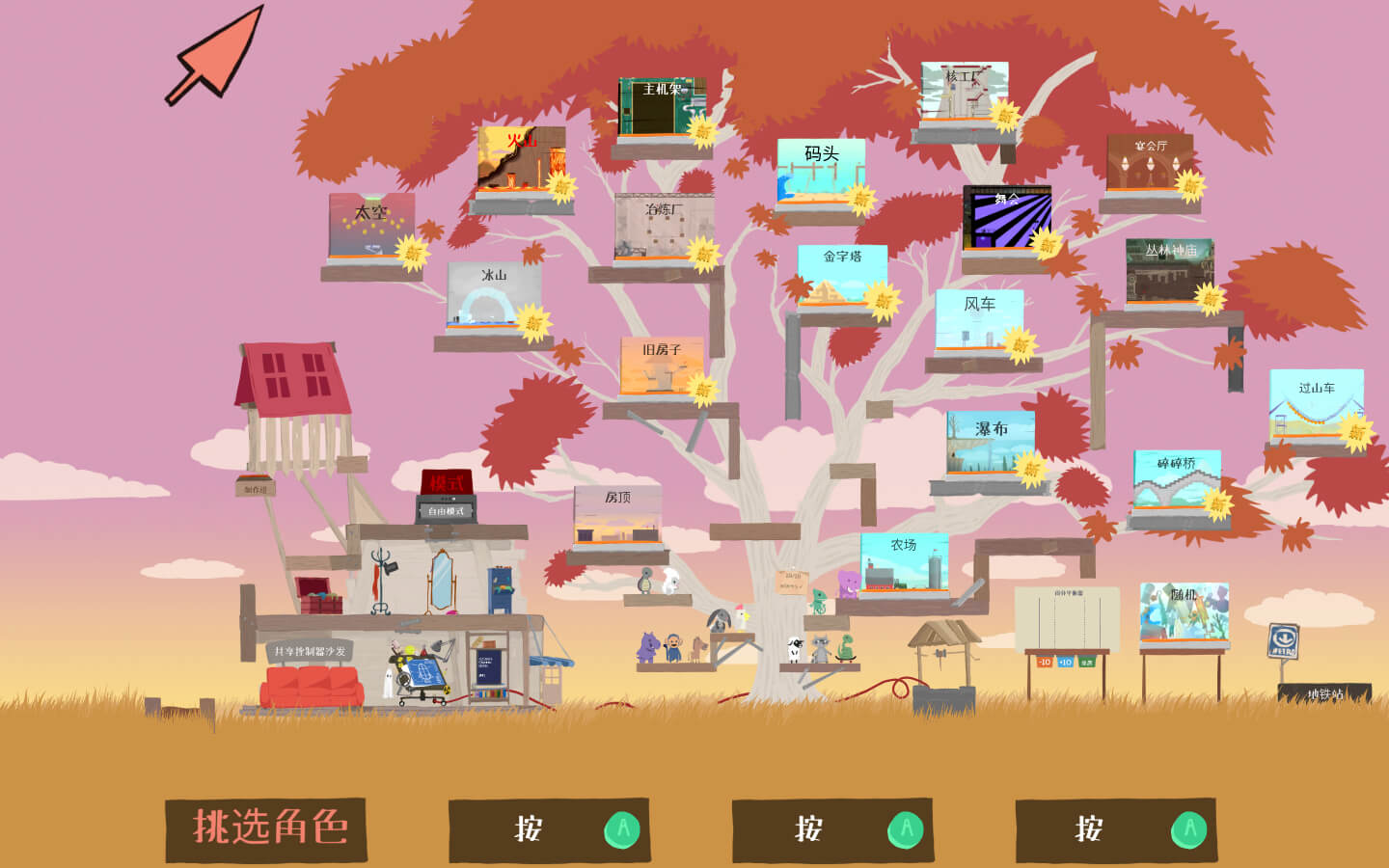
Task: Choose the 农场 farm level
Action: [904, 563]
